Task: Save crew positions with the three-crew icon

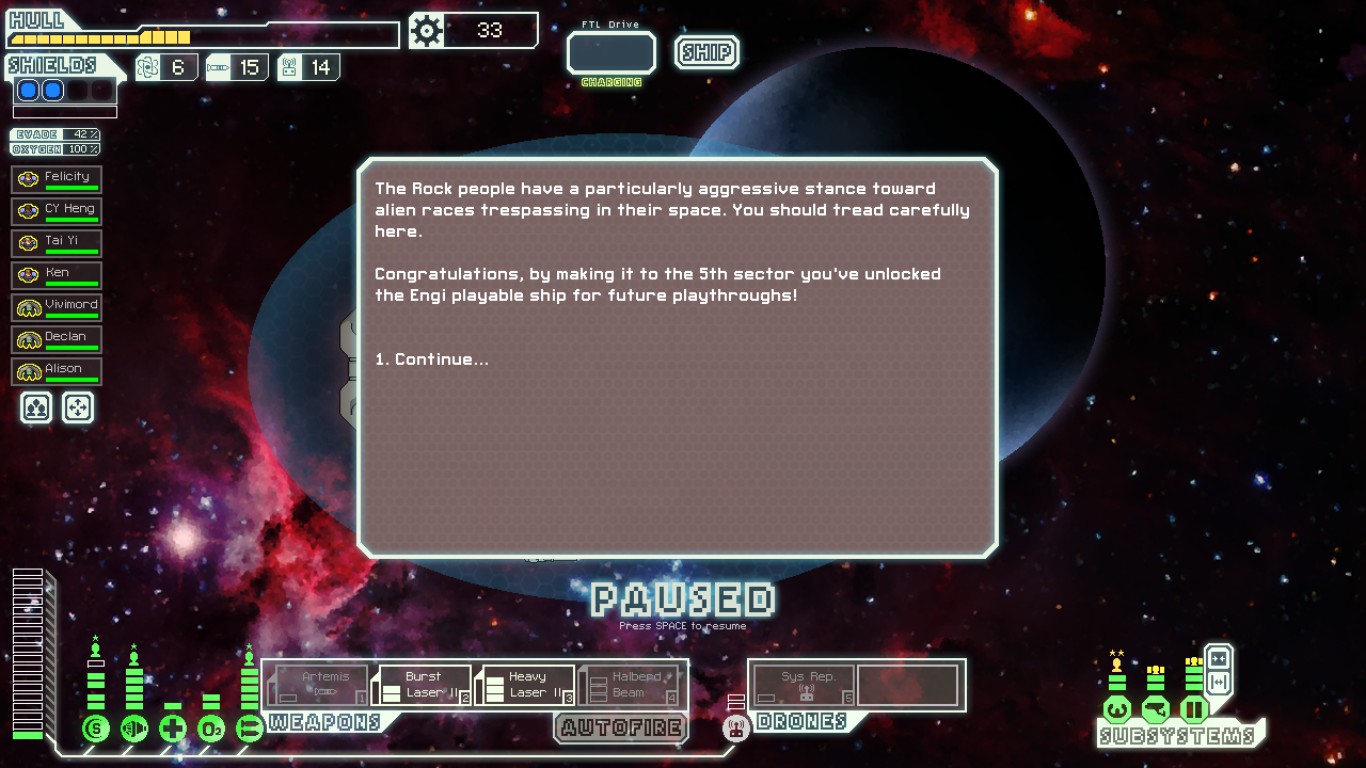Action: (36, 407)
